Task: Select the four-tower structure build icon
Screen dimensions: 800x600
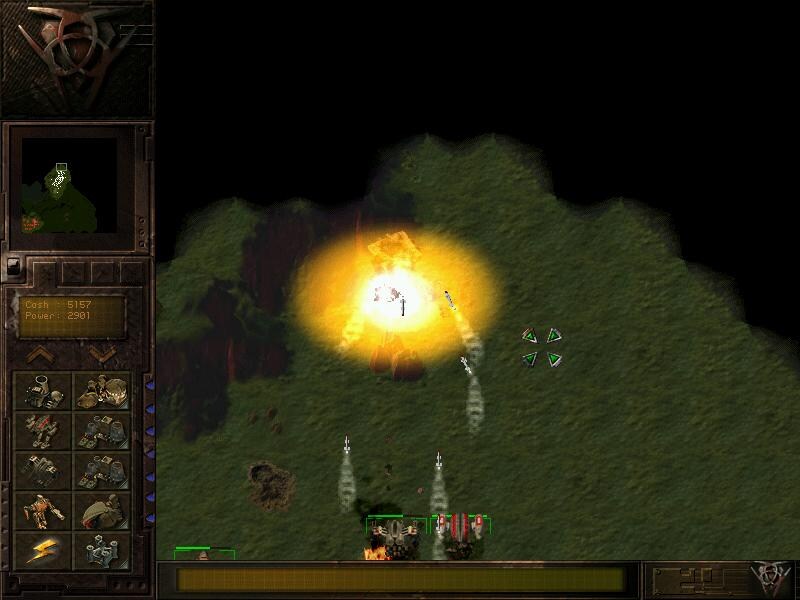Action: click(102, 550)
